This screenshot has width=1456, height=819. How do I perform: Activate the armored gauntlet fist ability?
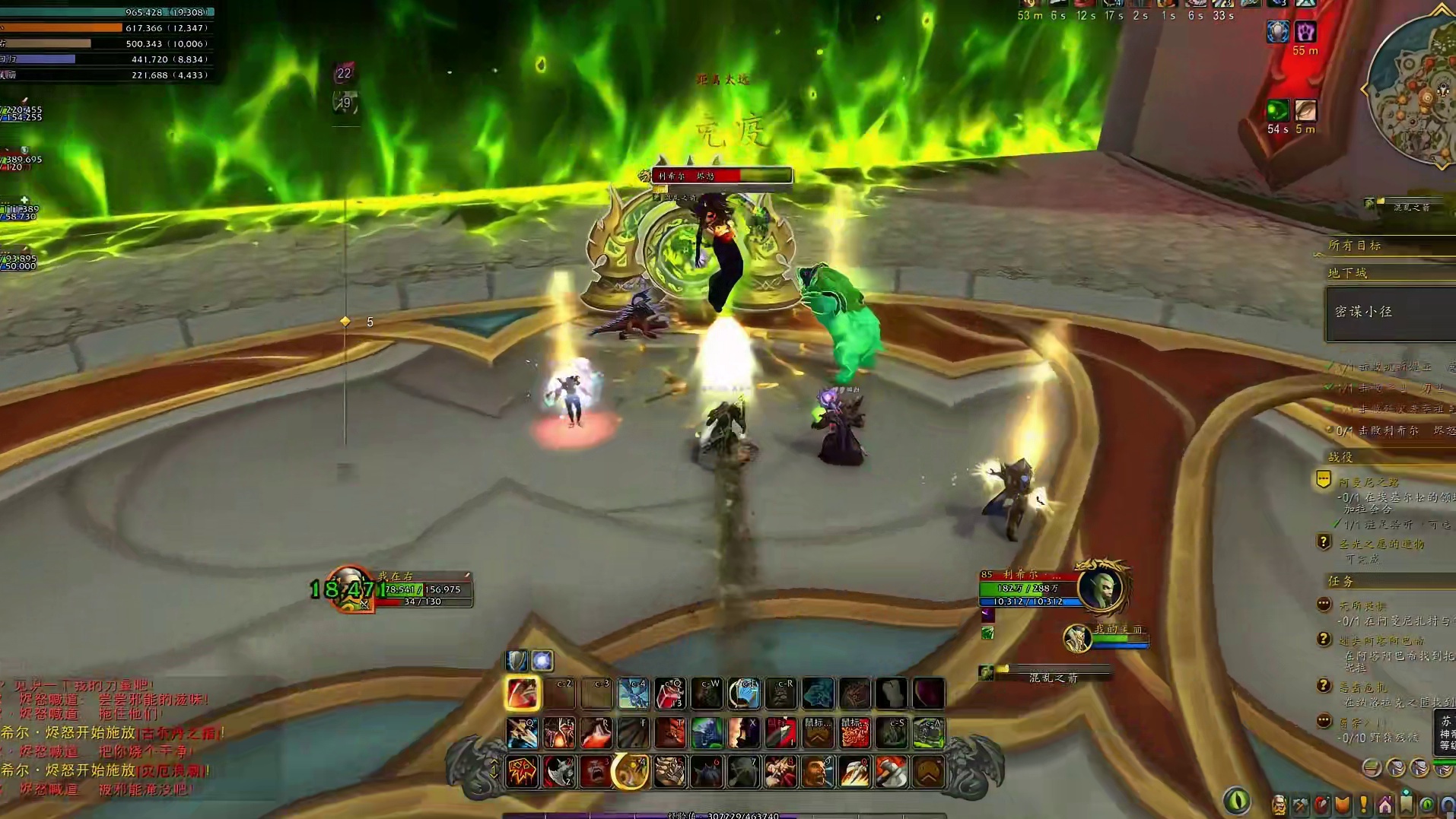pyautogui.click(x=669, y=773)
